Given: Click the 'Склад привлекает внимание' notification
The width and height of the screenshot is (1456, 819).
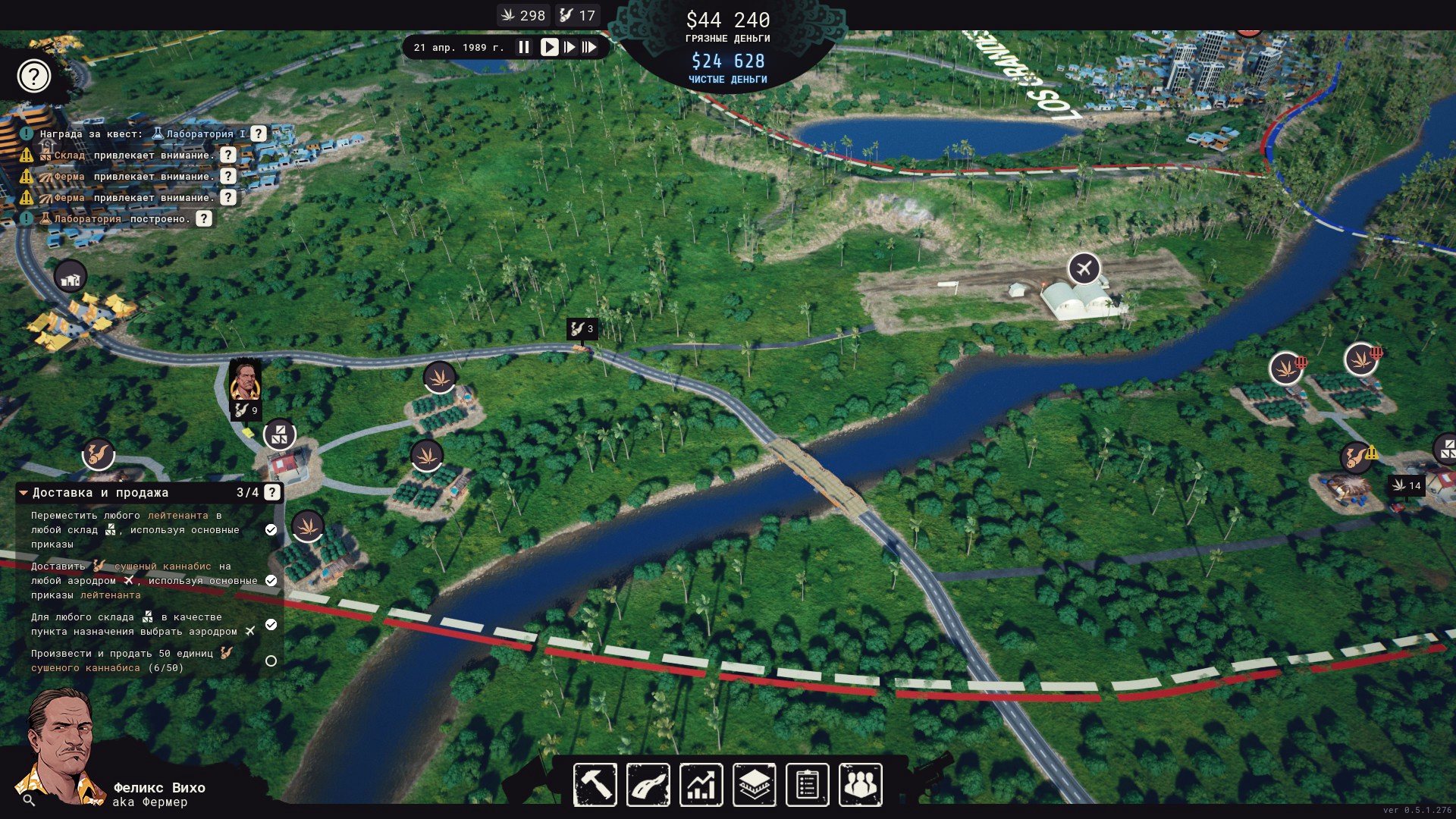Looking at the screenshot, I should (x=133, y=155).
